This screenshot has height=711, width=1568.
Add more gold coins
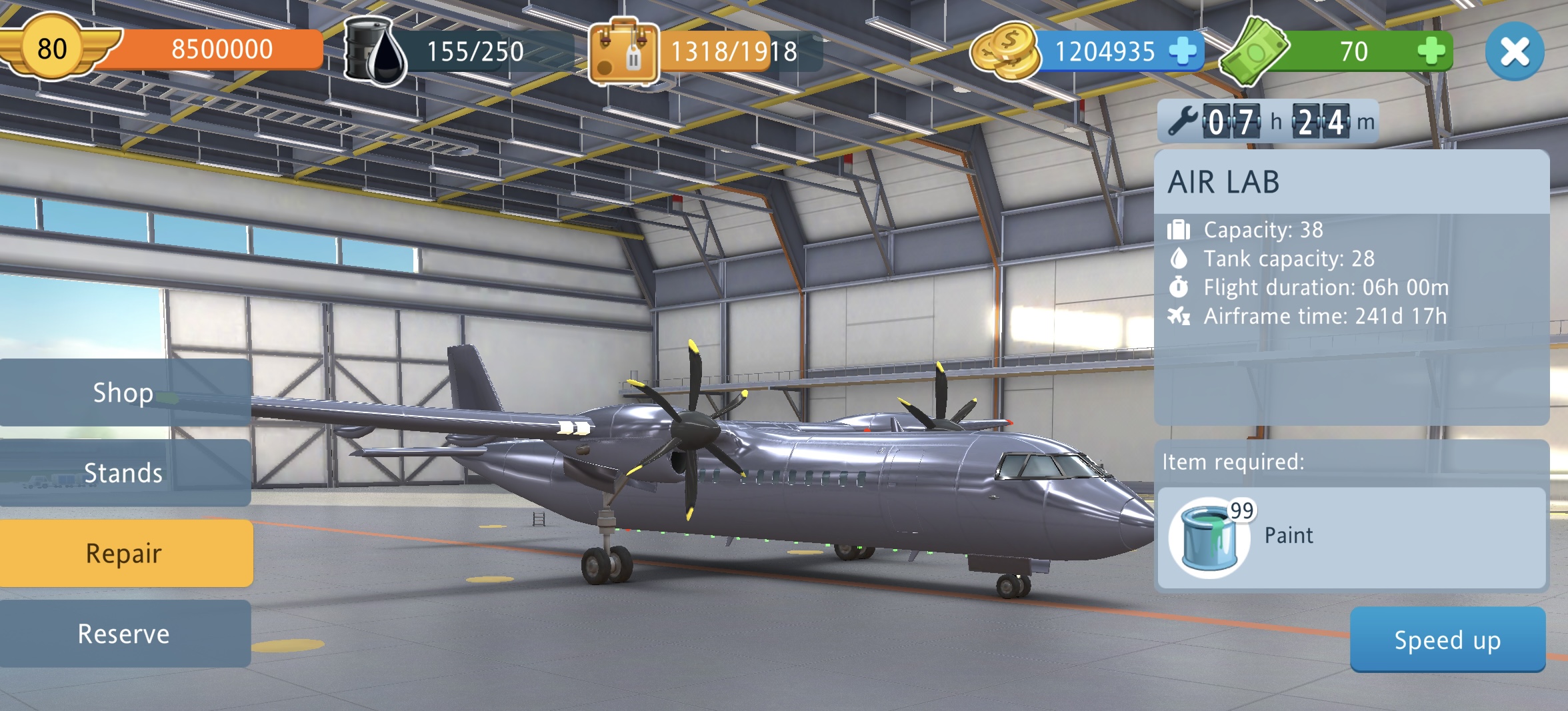pos(1183,51)
